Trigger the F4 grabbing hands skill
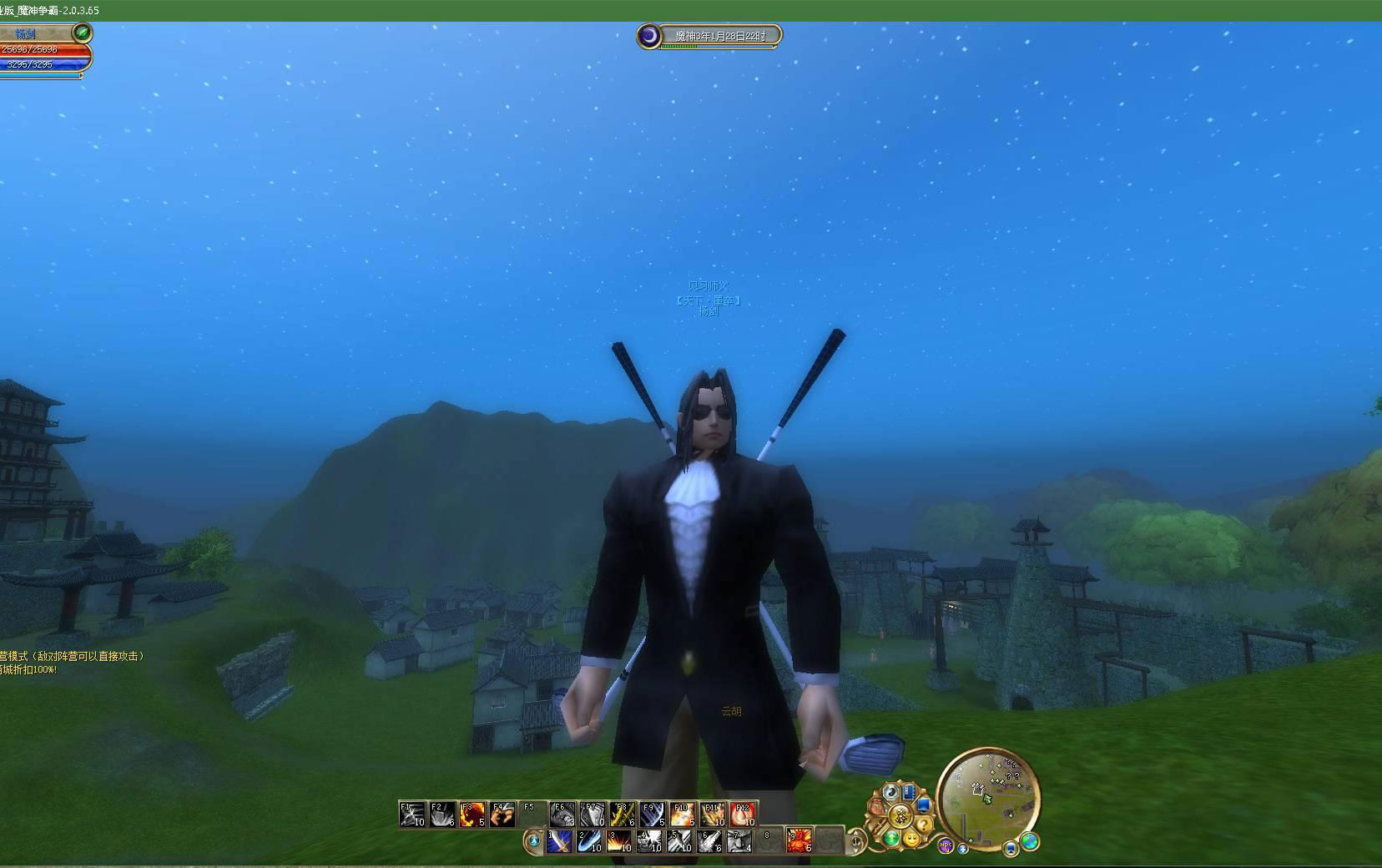Viewport: 1382px width, 868px height. pos(502,814)
